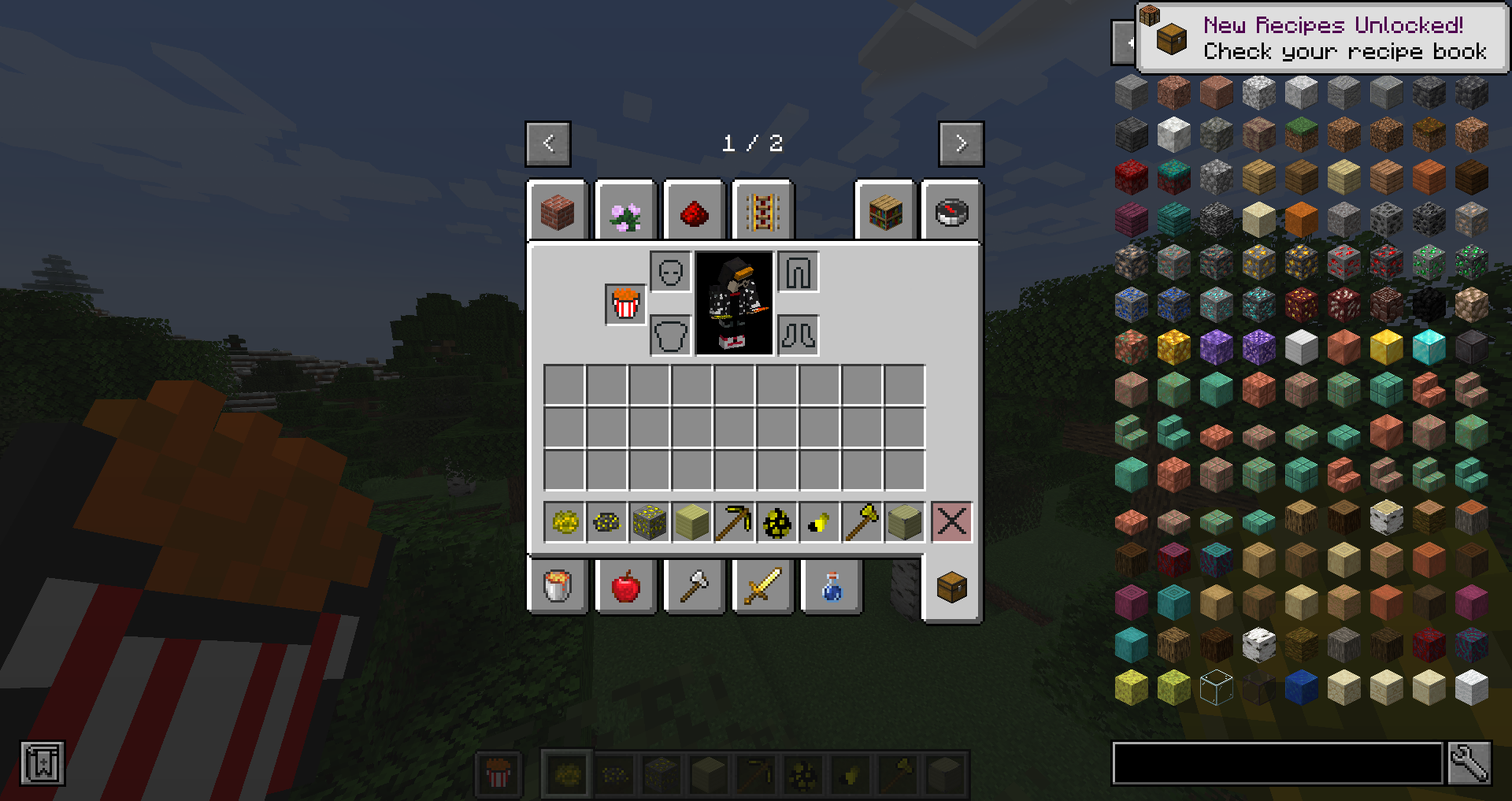The image size is (1512, 801).
Task: Open the Building Blocks tab with brick icon
Action: coord(558,211)
